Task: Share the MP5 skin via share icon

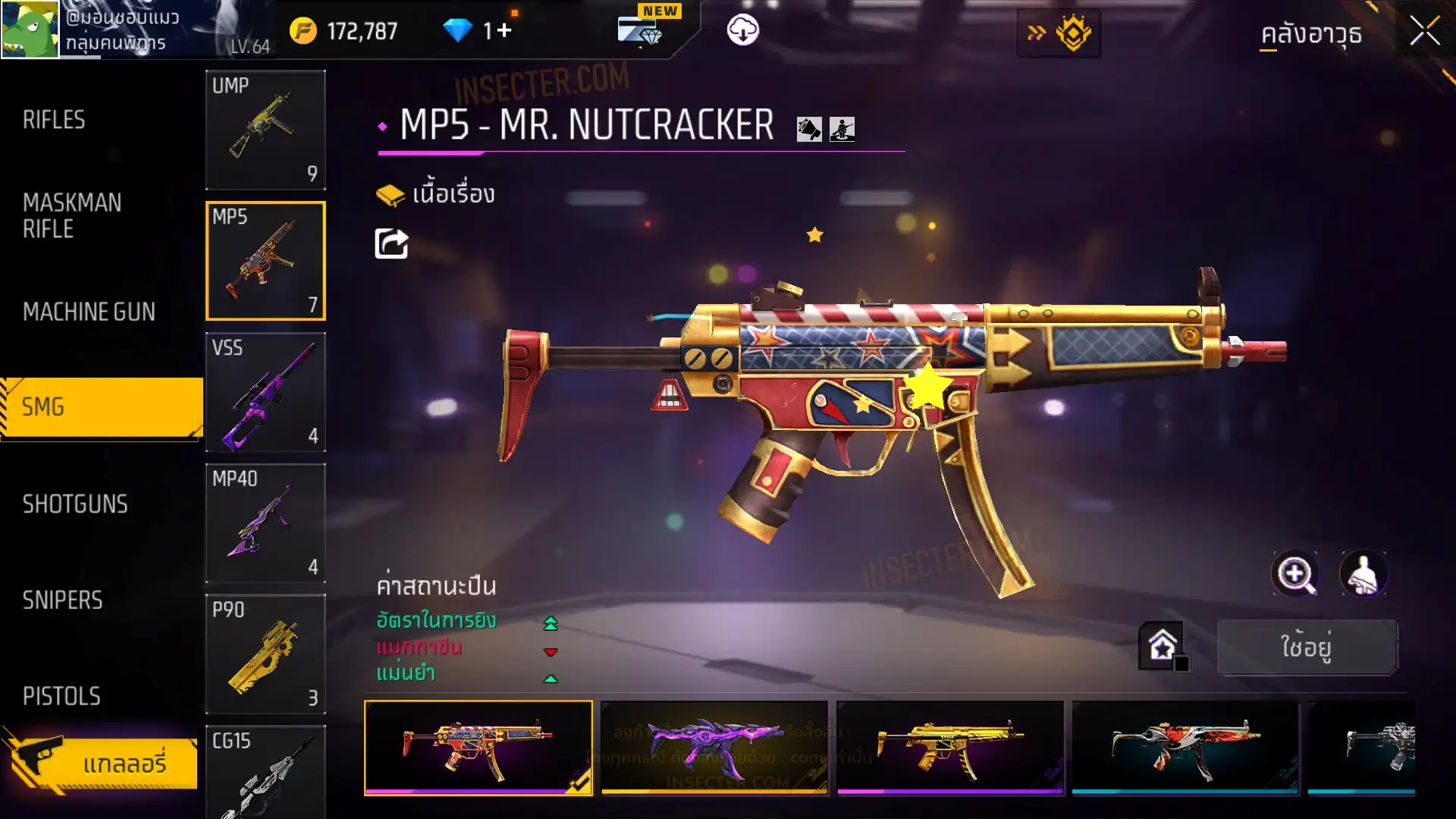Action: (391, 244)
